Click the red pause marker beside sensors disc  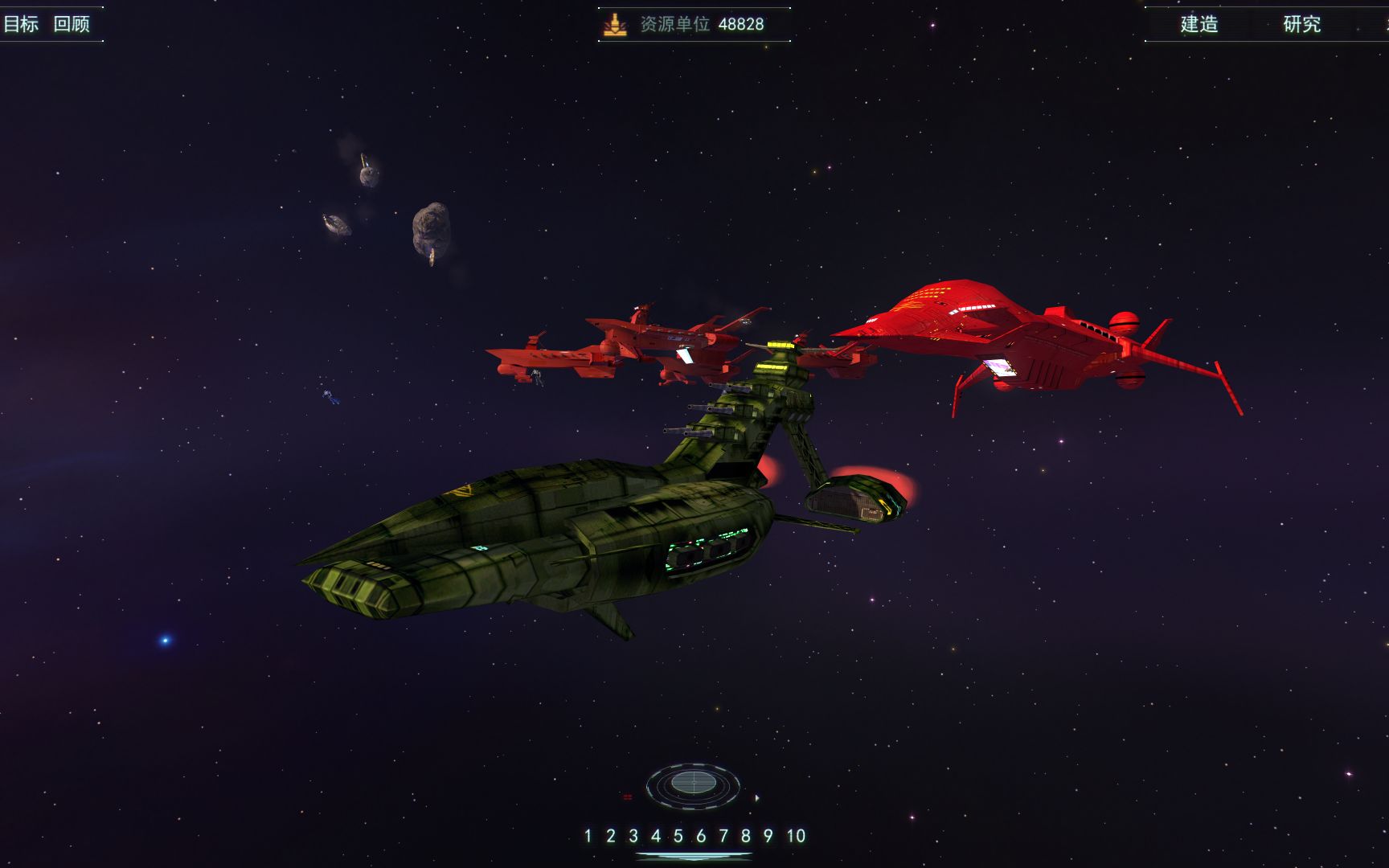[627, 797]
